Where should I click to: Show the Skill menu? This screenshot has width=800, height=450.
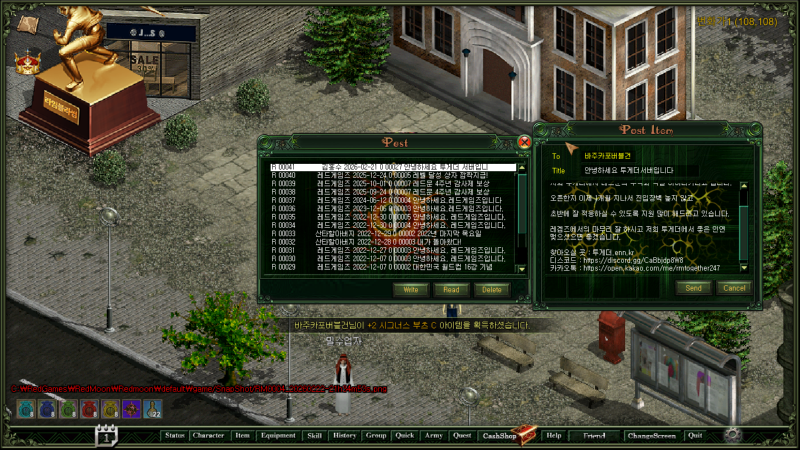coord(314,436)
